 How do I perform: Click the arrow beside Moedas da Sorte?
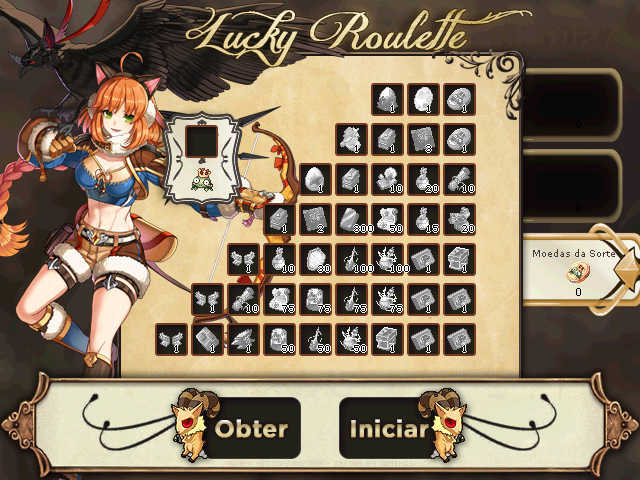click(629, 270)
